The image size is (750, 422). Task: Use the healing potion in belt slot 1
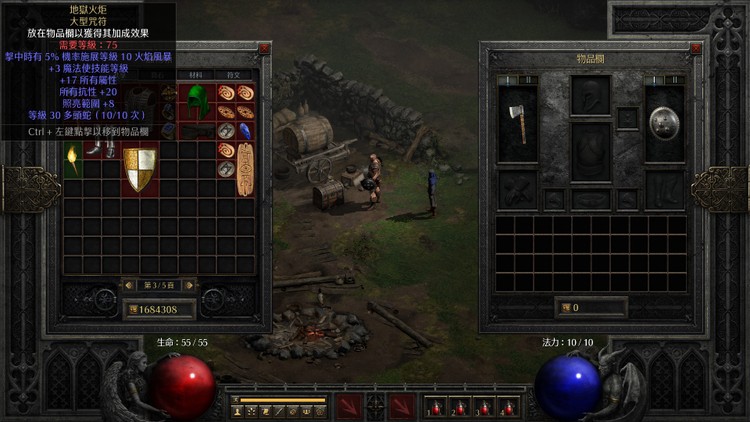(x=434, y=408)
